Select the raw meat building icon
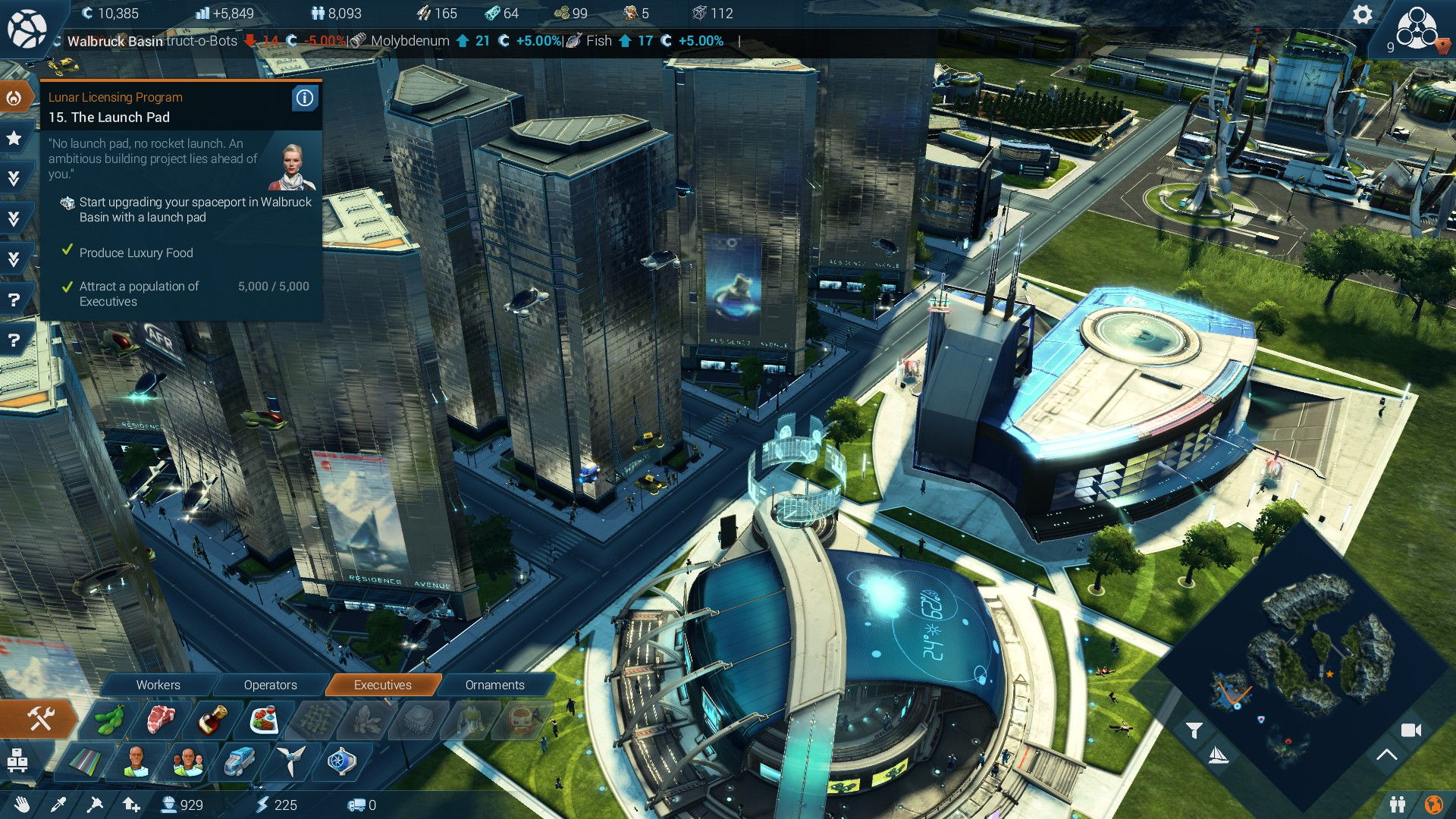 (161, 719)
